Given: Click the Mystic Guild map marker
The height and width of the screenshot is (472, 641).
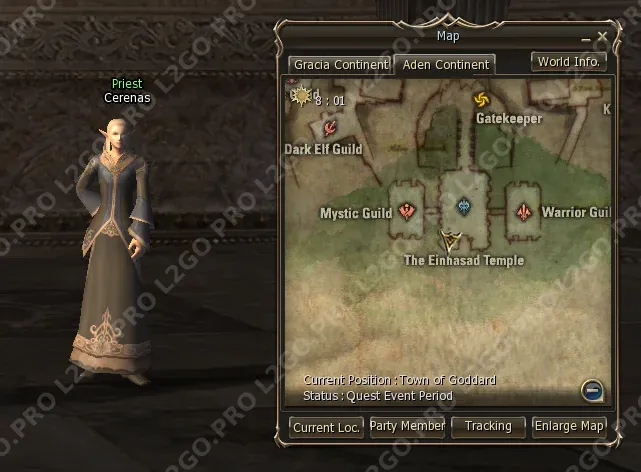Looking at the screenshot, I should [x=406, y=211].
